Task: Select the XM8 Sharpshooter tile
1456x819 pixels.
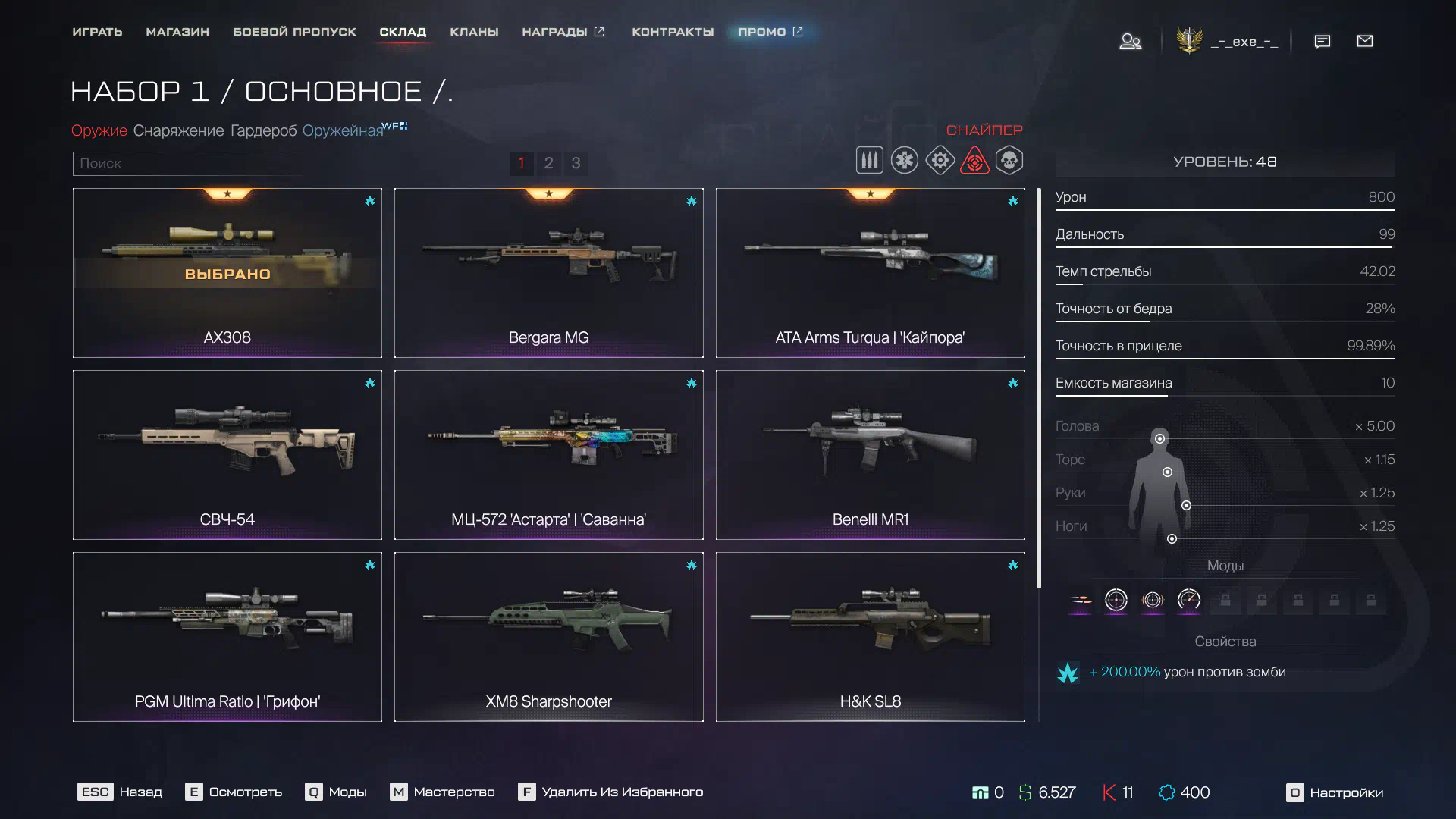Action: pos(548,637)
